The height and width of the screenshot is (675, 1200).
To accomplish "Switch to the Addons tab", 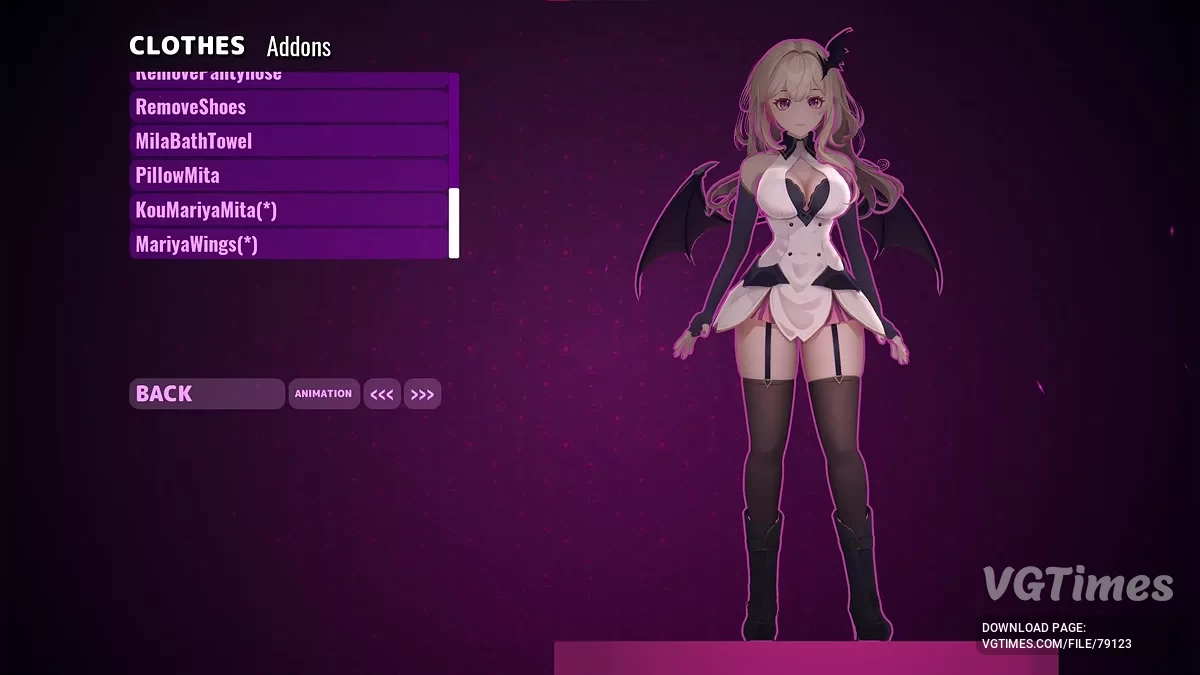I will coord(298,47).
